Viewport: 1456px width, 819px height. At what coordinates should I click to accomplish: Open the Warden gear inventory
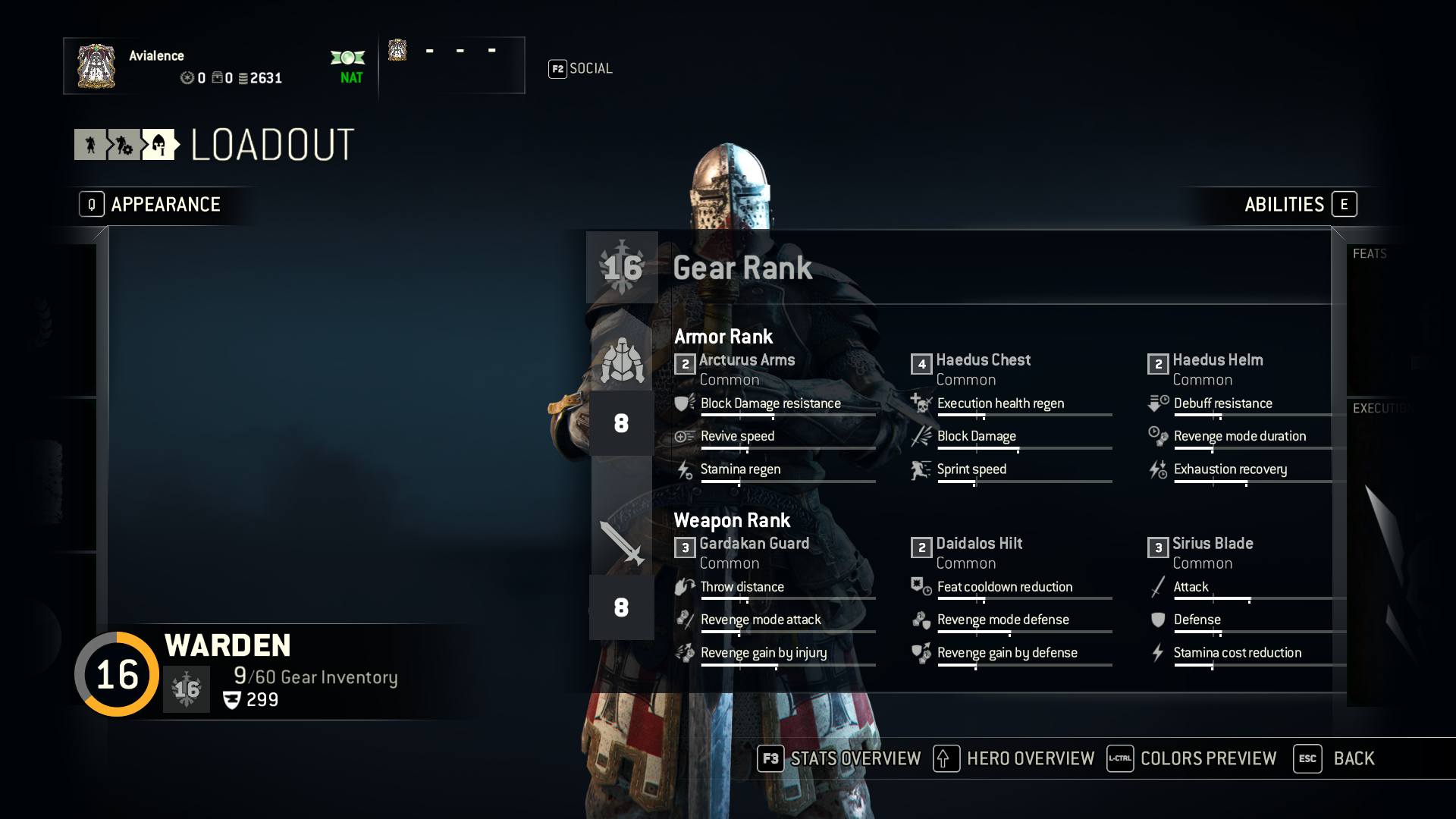[315, 677]
